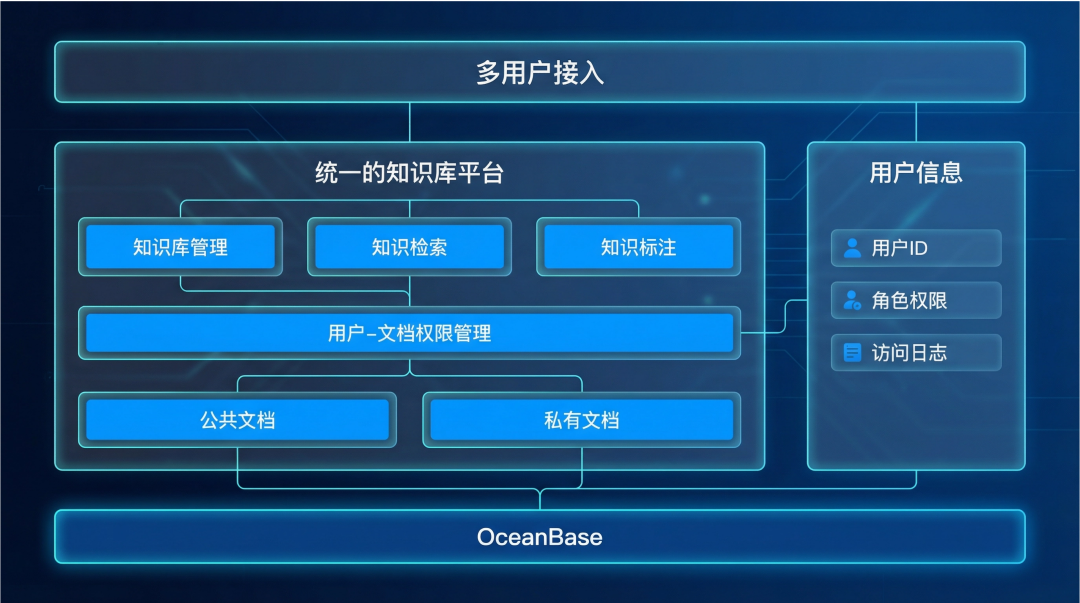Click the 统一的知识库平台 heading

click(409, 173)
